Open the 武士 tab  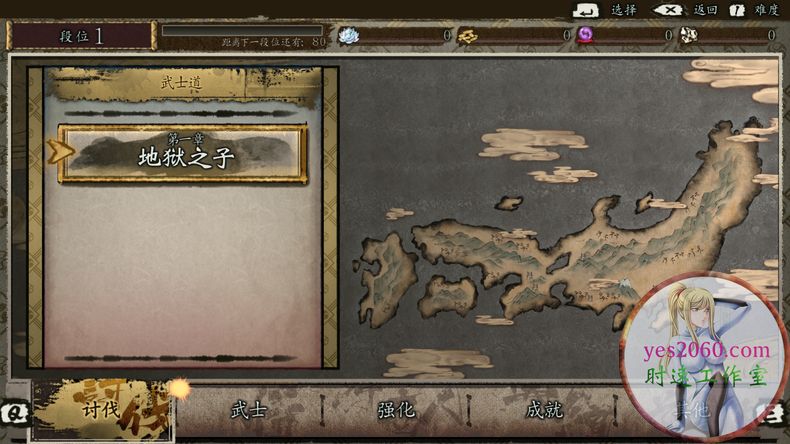(x=248, y=410)
